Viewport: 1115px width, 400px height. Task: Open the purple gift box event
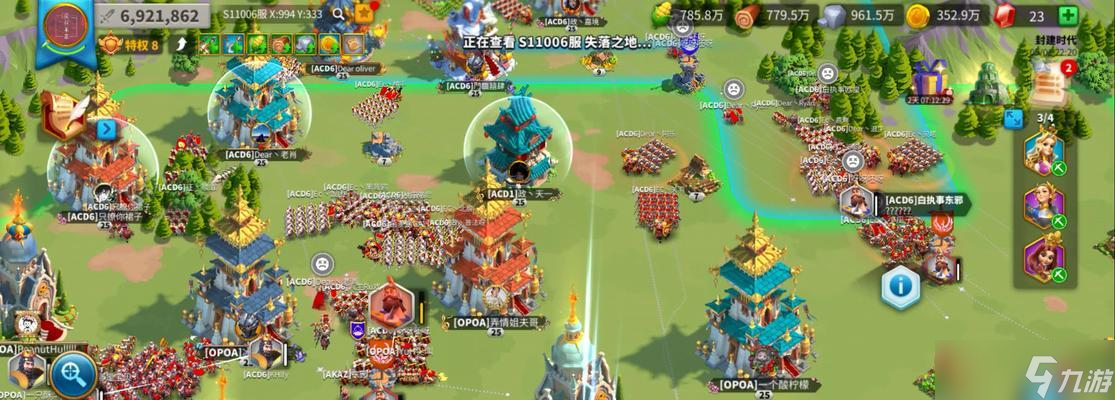pyautogui.click(x=928, y=79)
